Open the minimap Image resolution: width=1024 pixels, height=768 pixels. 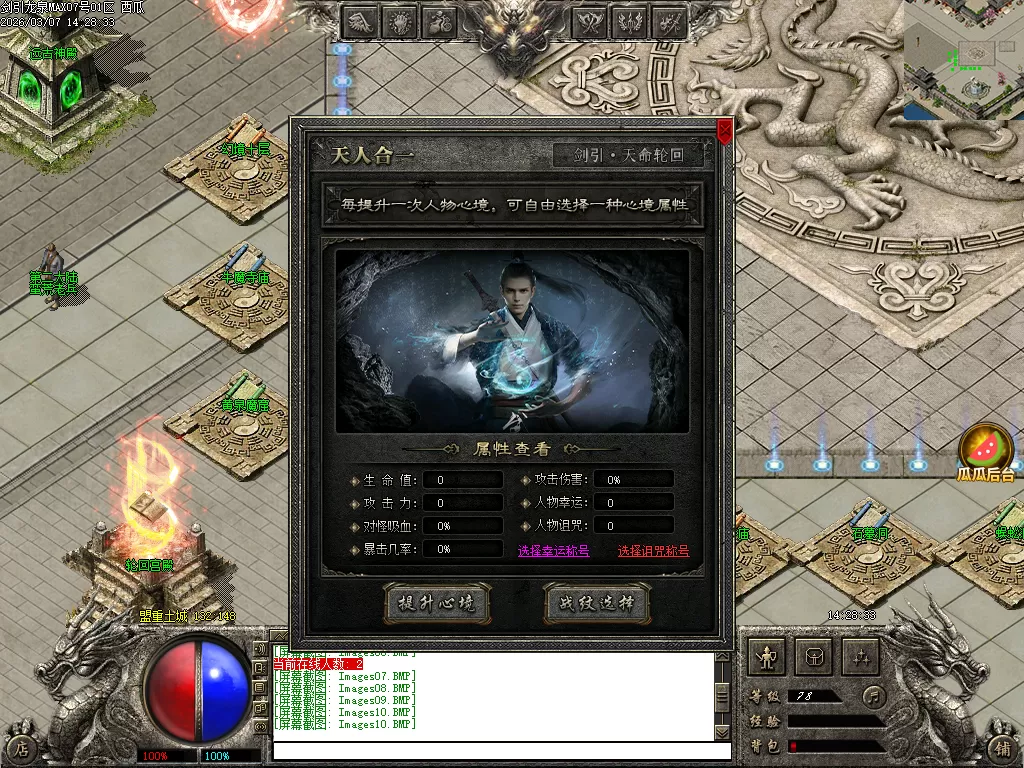pyautogui.click(x=963, y=59)
